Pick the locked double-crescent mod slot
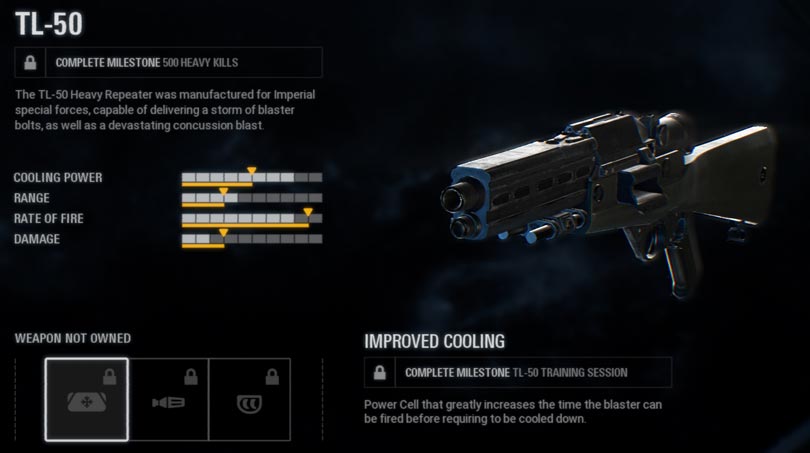 coord(249,399)
